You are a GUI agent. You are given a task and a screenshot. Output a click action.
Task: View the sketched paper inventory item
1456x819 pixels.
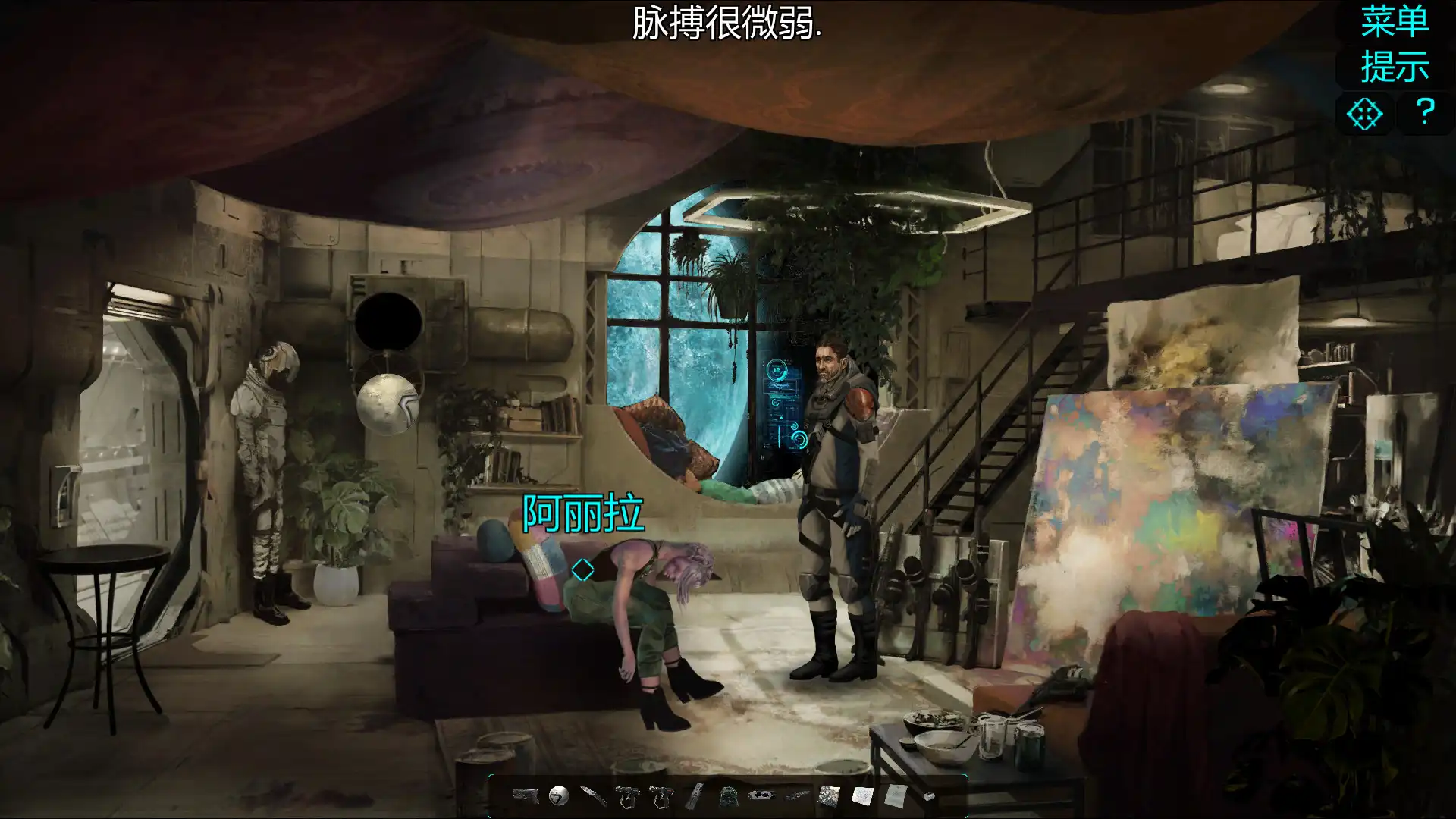pyautogui.click(x=862, y=796)
